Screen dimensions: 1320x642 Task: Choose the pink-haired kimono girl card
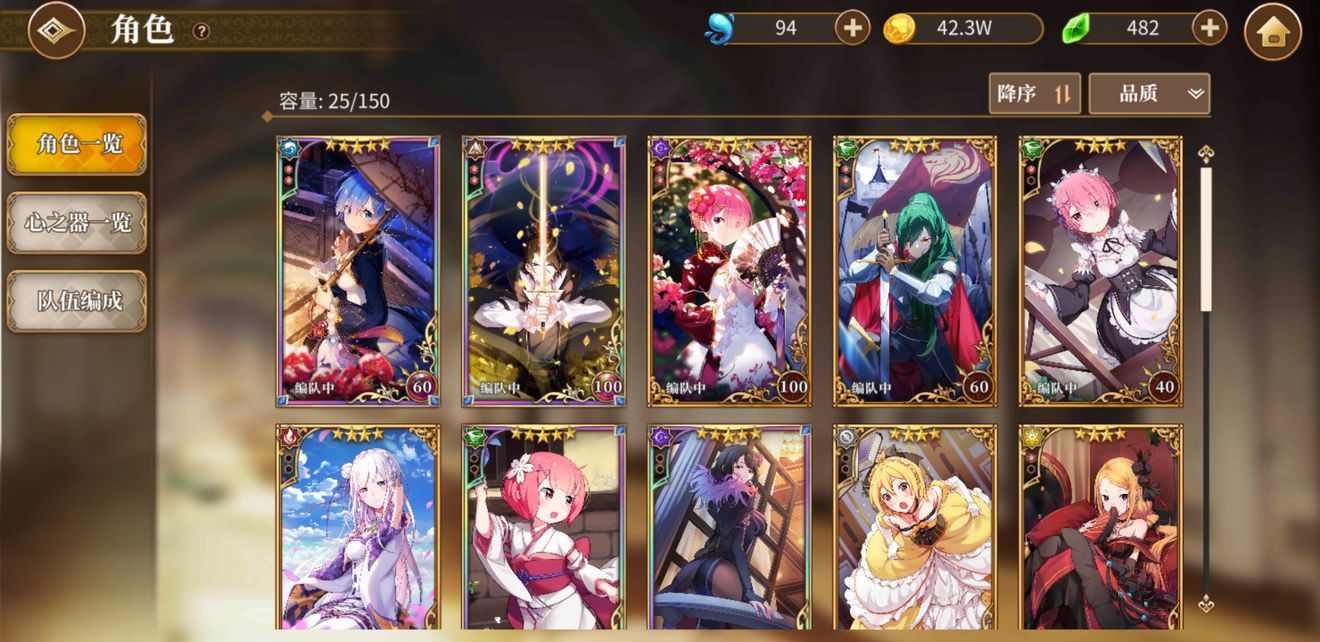pyautogui.click(x=544, y=528)
